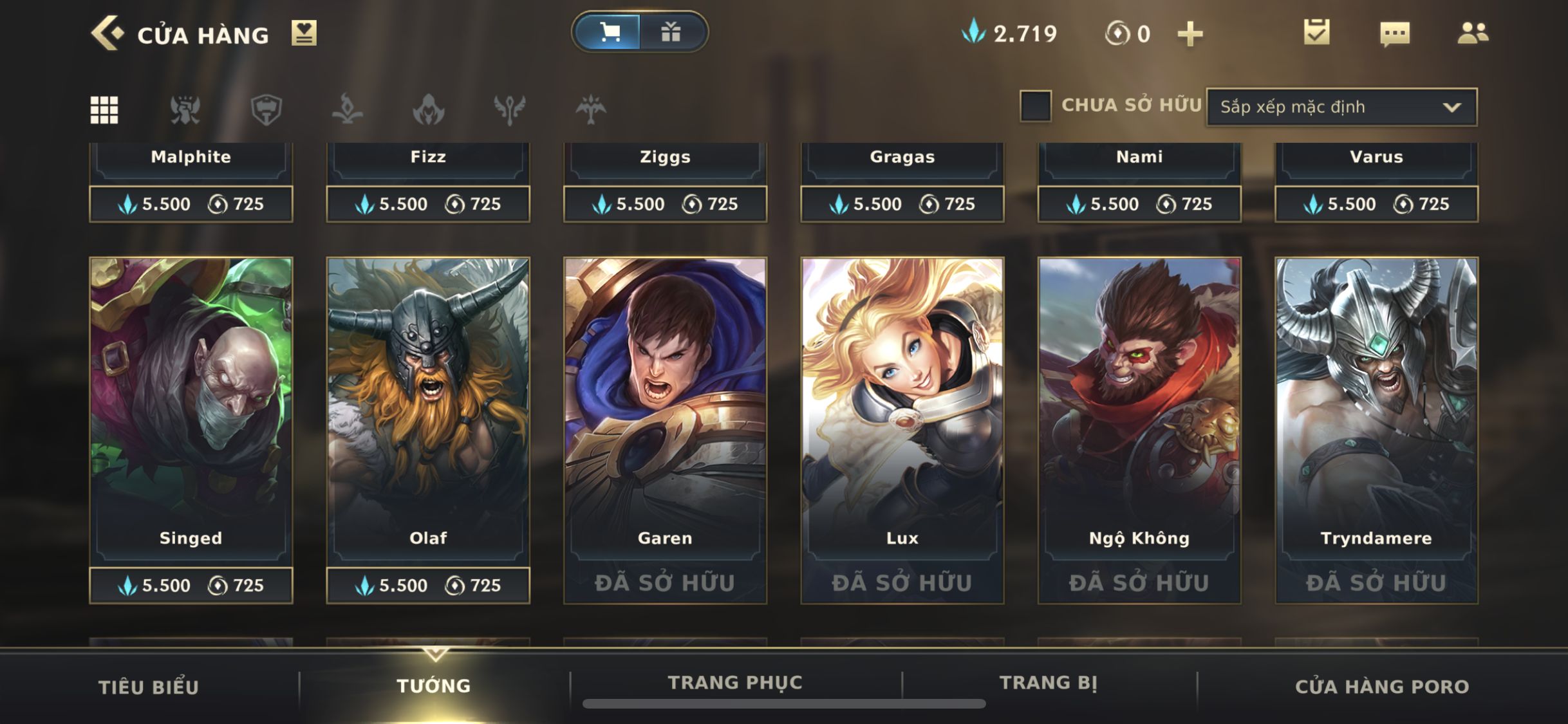Add more Wild Cores with the plus button
Screen dimensions: 1568x724
pyautogui.click(x=1190, y=33)
